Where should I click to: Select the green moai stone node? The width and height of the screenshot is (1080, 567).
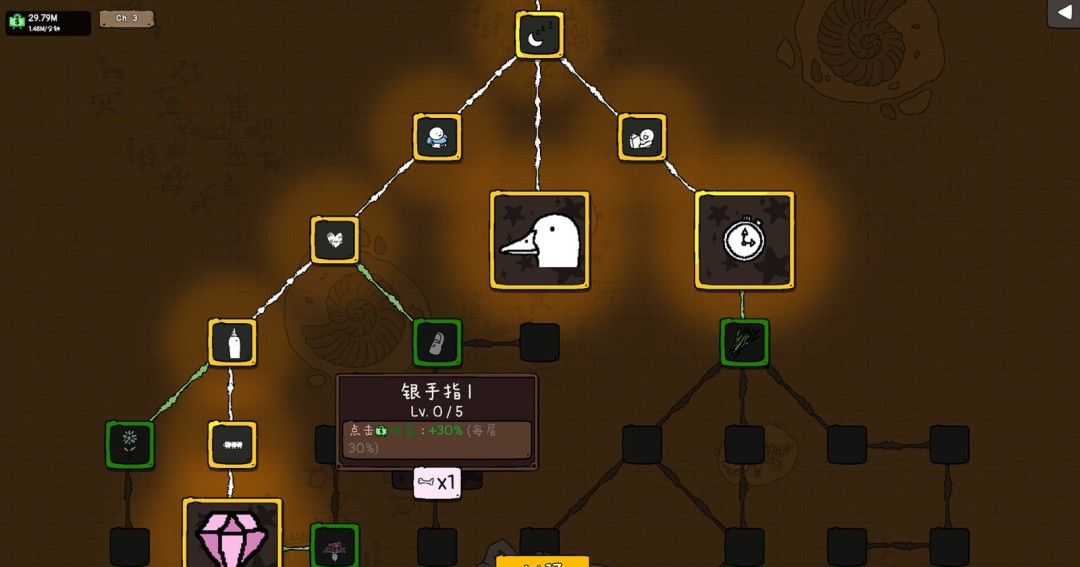click(x=437, y=343)
